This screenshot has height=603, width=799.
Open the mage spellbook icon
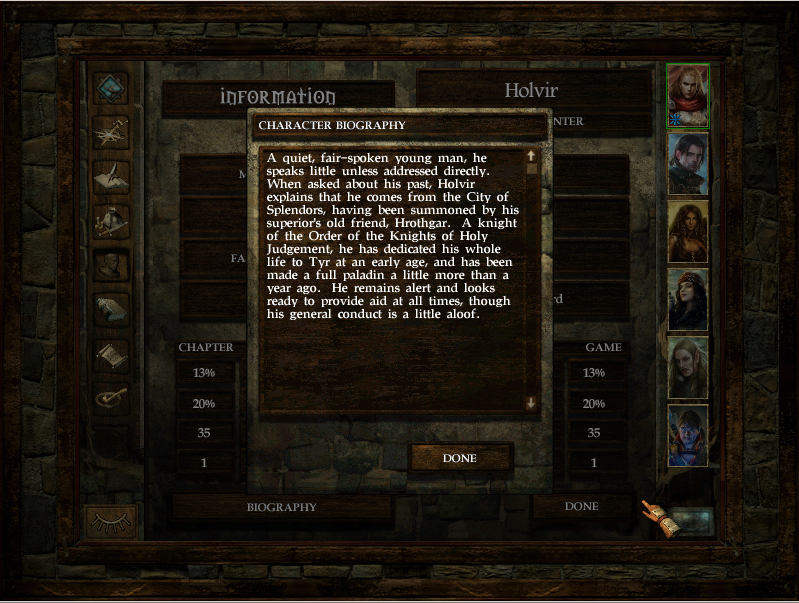pyautogui.click(x=111, y=308)
